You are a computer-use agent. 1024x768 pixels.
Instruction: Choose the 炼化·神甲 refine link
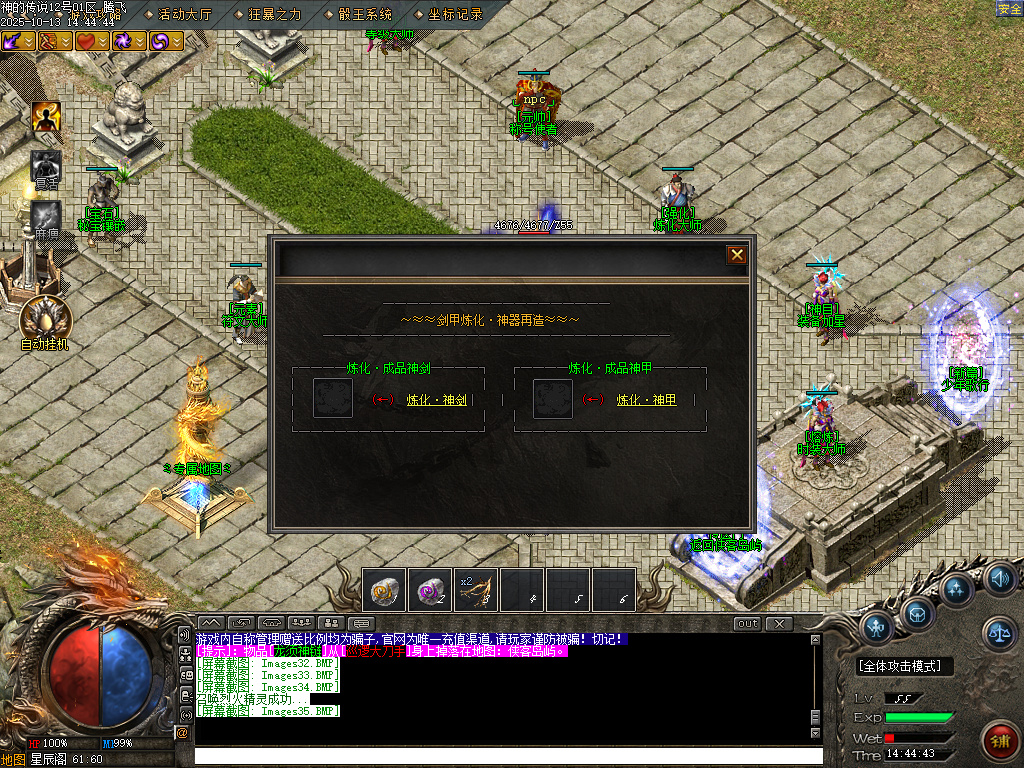pyautogui.click(x=646, y=400)
